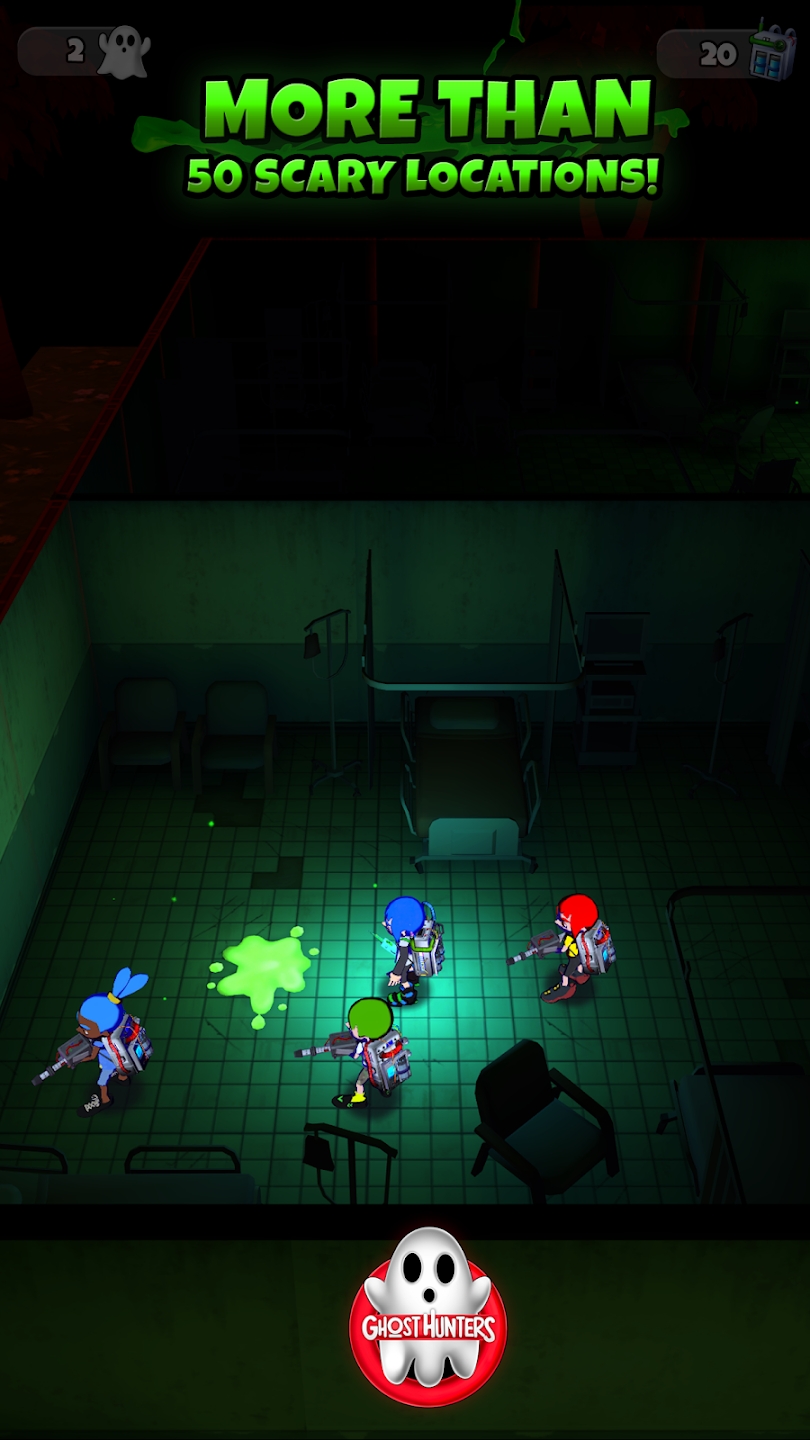810x1440 pixels.
Task: Tap the ghost icon in the ghost counter
Action: [x=125, y=51]
